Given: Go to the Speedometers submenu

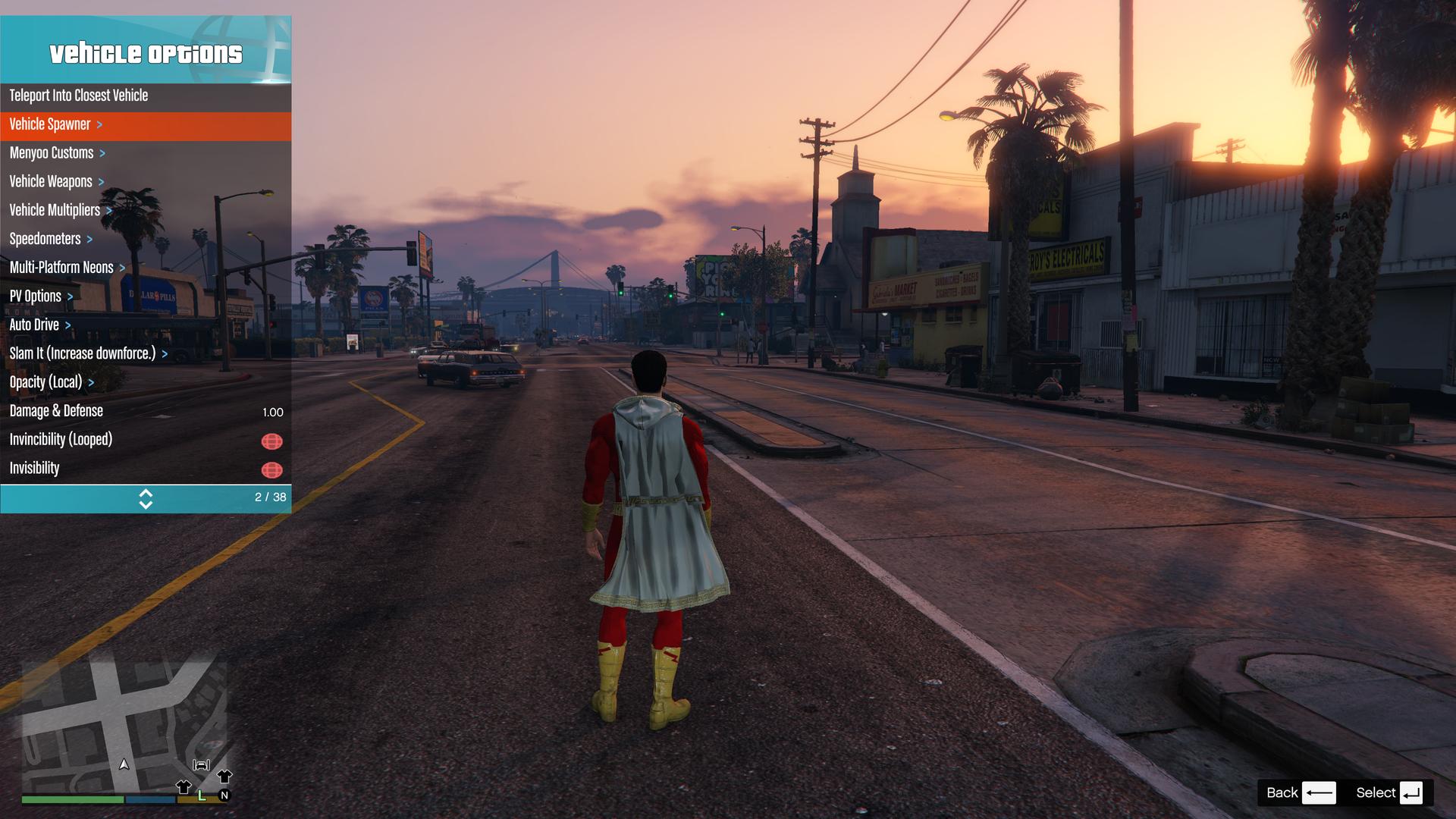Looking at the screenshot, I should [45, 239].
